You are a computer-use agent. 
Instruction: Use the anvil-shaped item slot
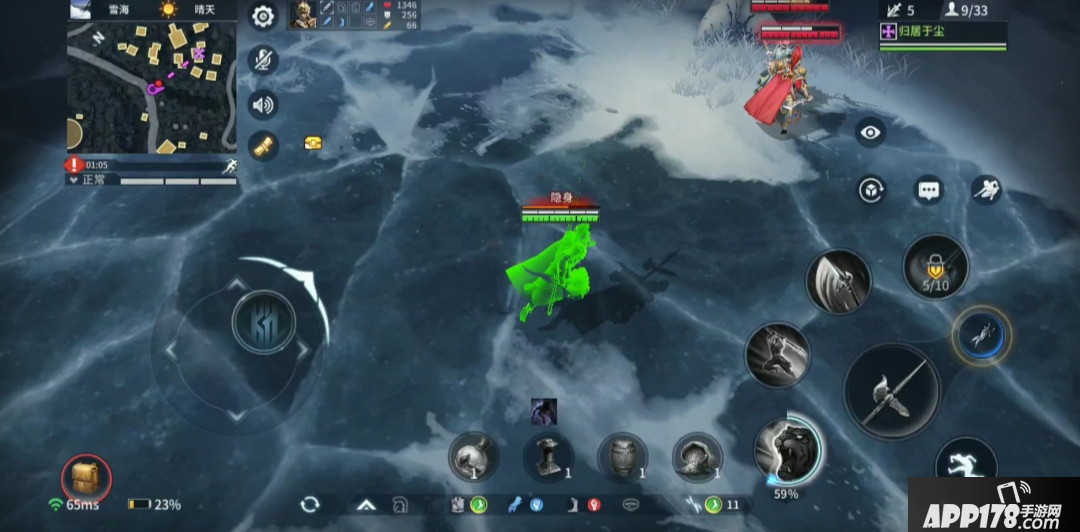click(548, 457)
